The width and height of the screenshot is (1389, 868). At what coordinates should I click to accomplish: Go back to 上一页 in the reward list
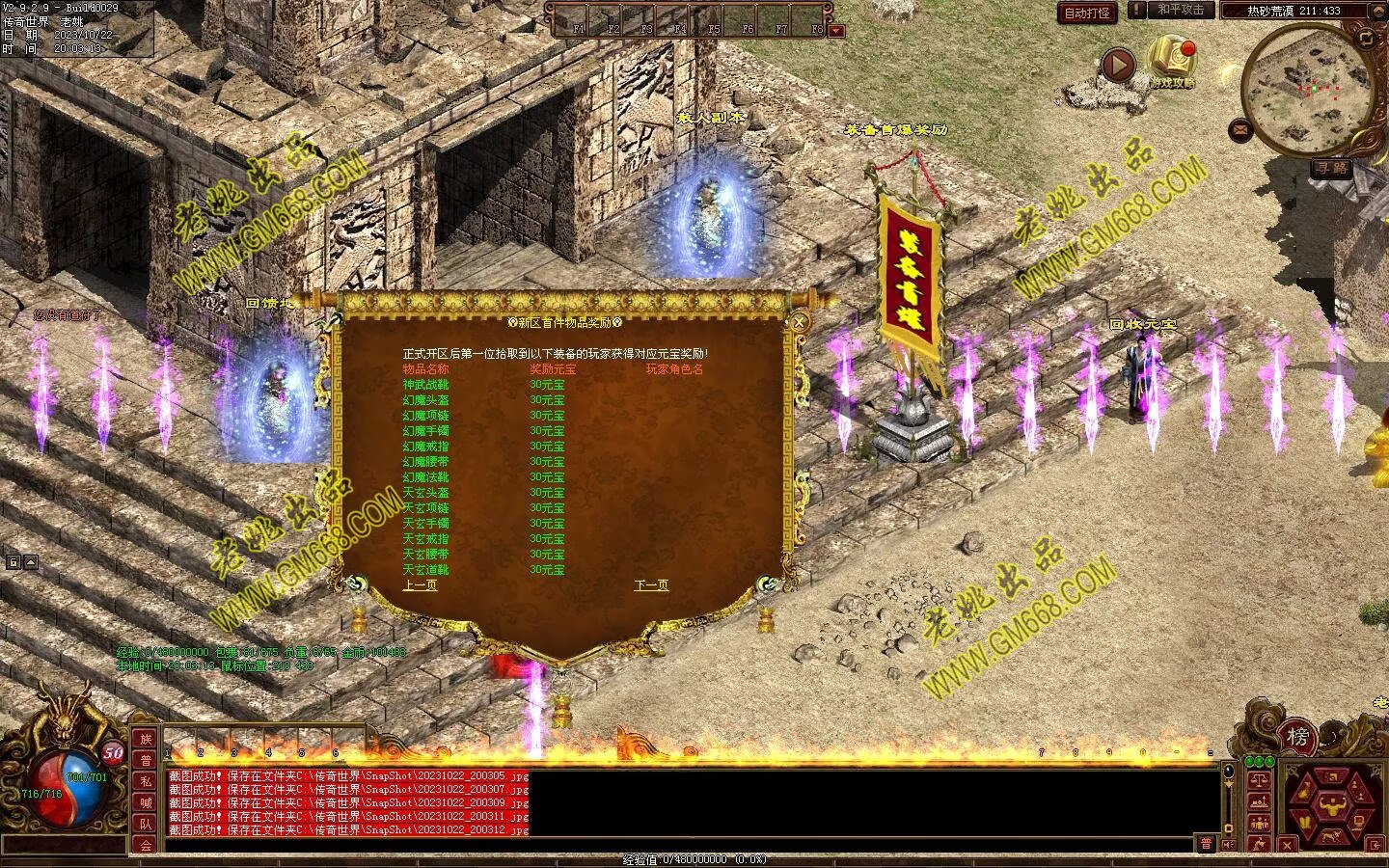pyautogui.click(x=420, y=585)
